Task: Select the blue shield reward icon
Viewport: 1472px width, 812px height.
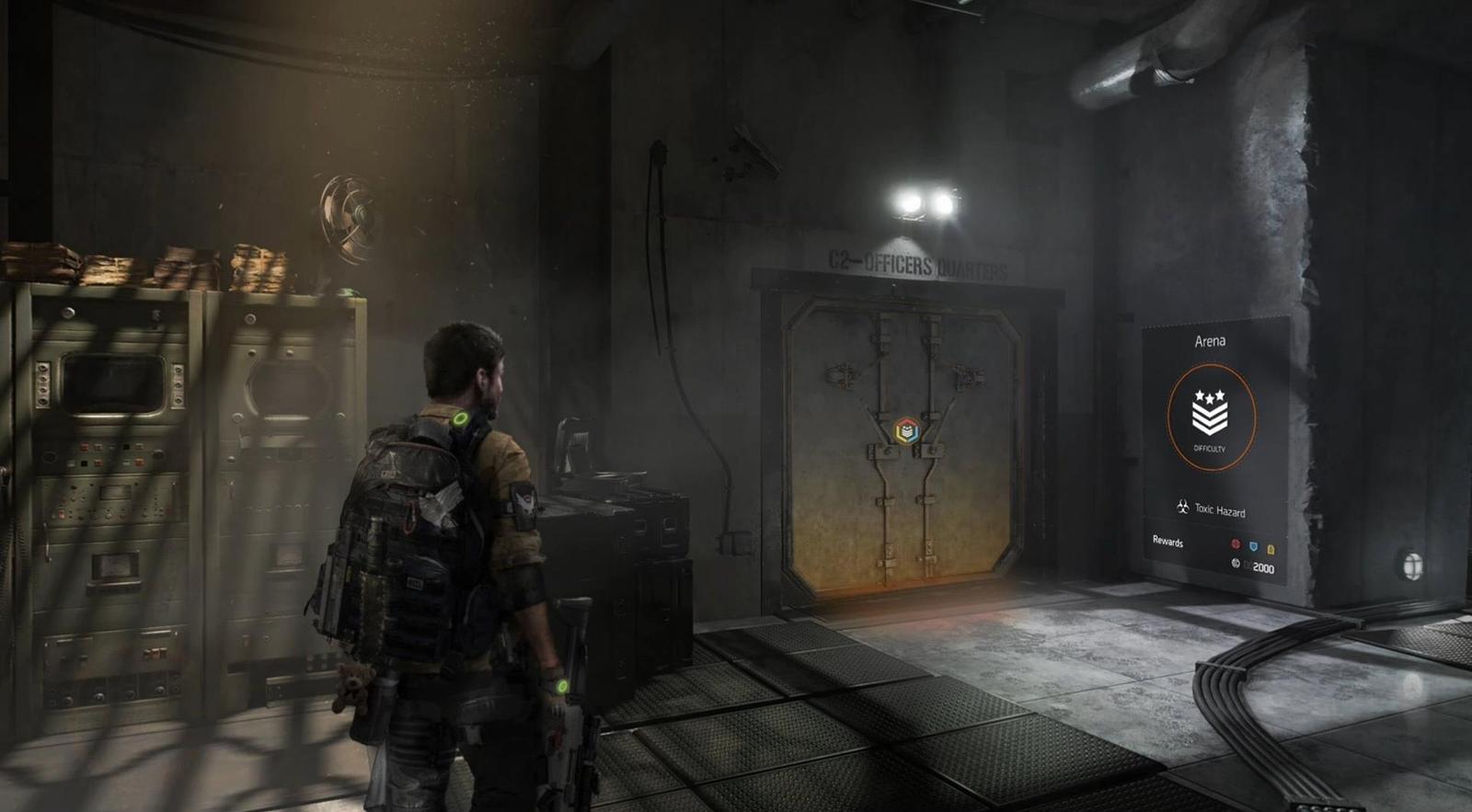Action: tap(1253, 547)
